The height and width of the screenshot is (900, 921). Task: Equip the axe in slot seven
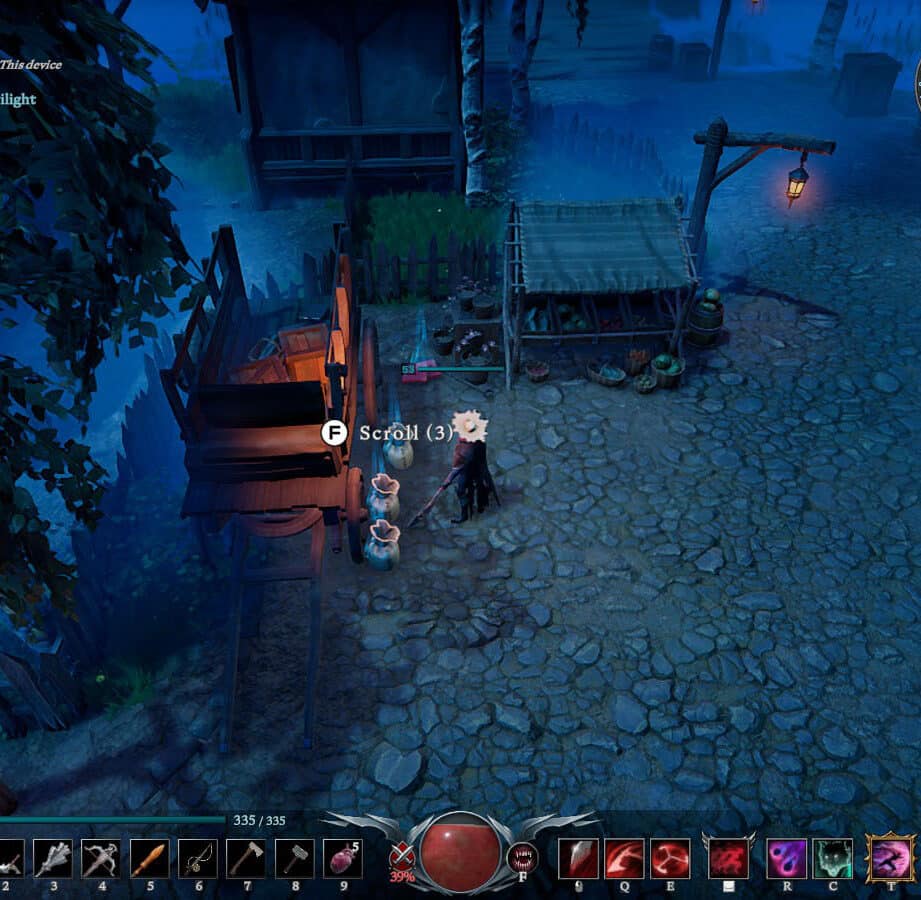[245, 858]
